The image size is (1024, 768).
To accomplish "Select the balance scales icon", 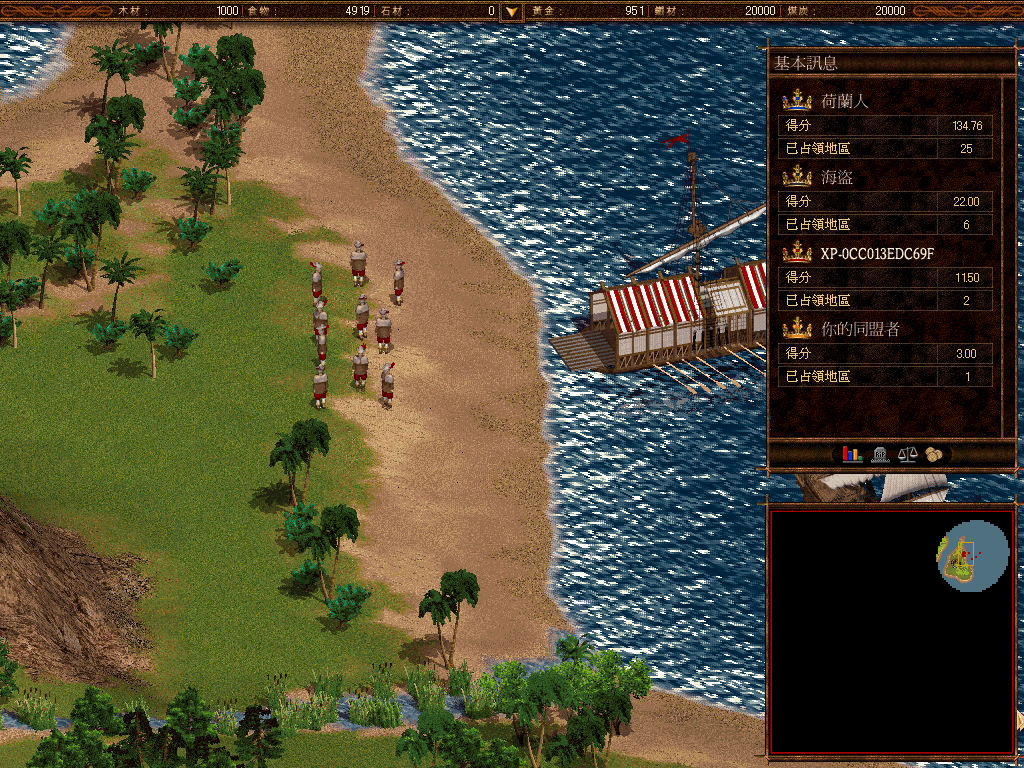I will point(907,454).
